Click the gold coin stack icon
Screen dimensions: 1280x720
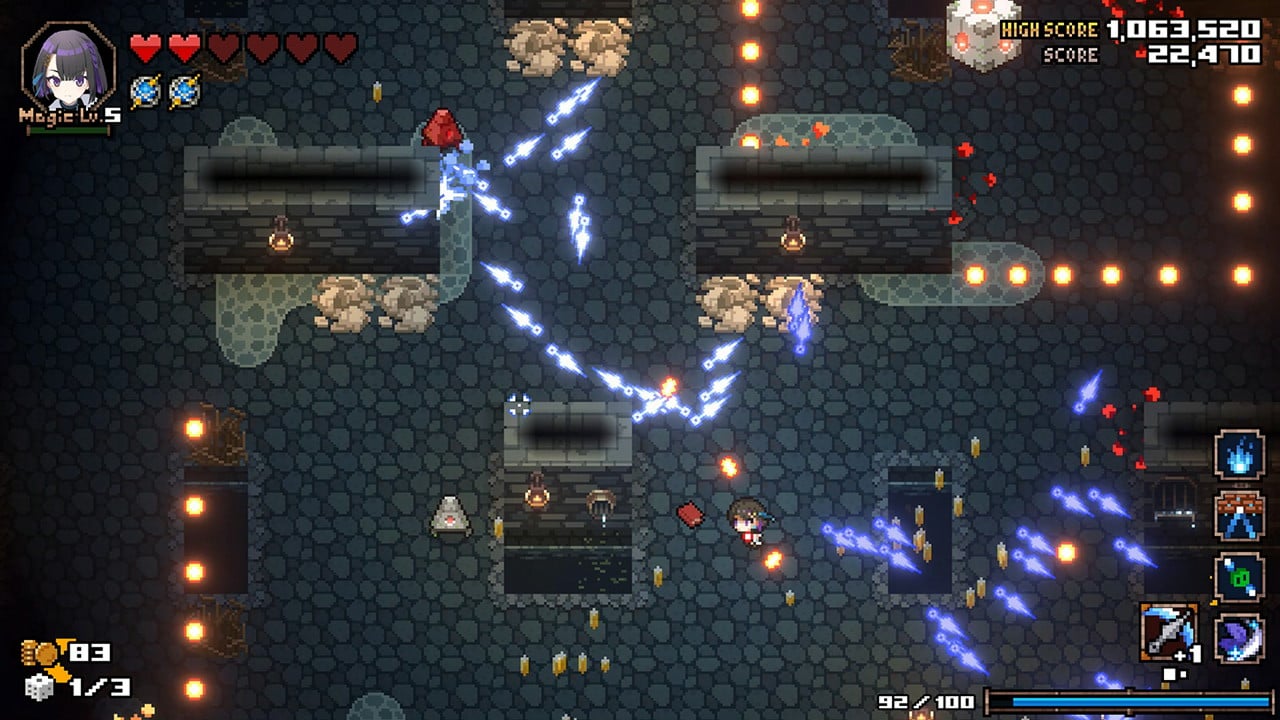click(x=42, y=654)
